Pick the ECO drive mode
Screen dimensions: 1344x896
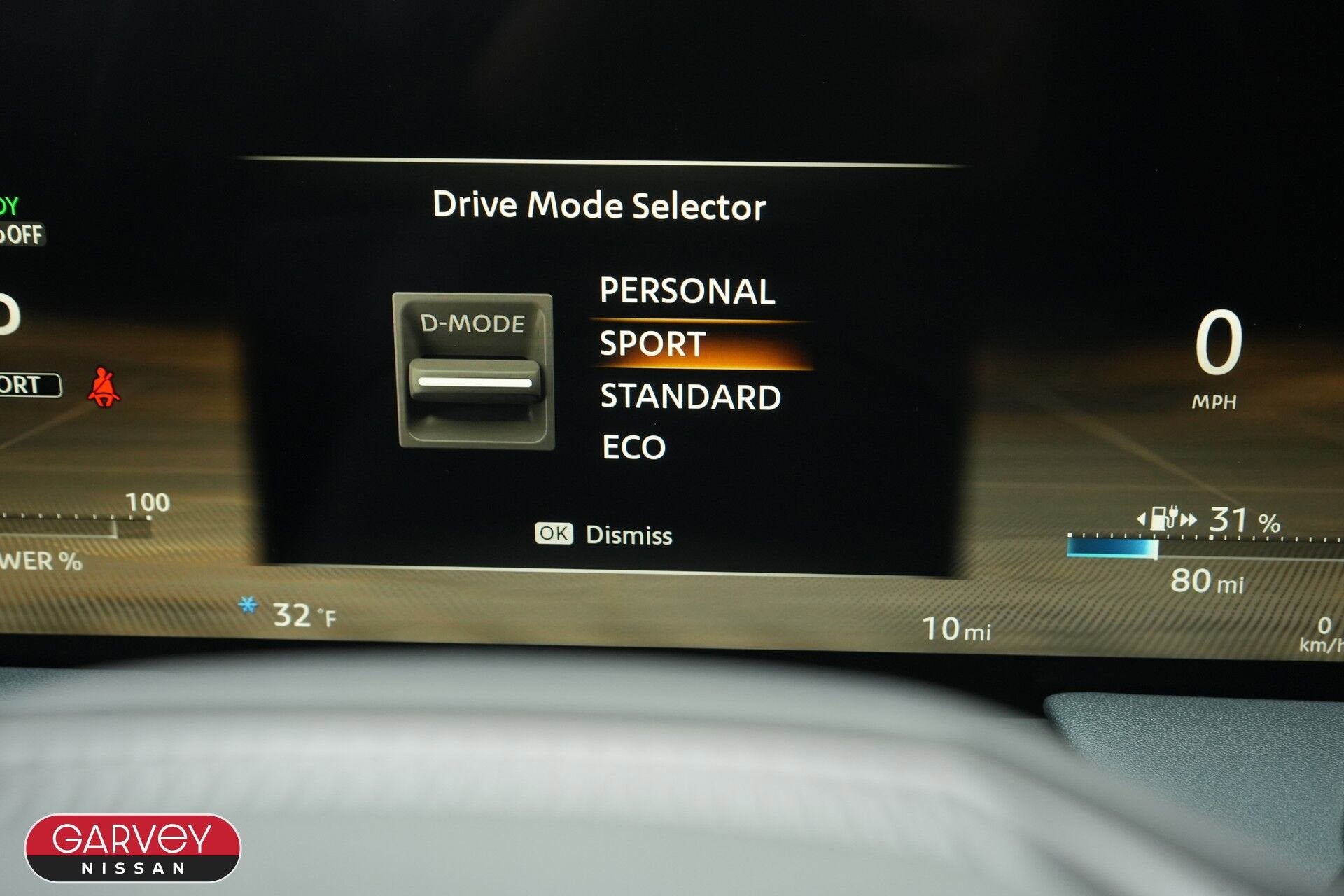tap(633, 448)
